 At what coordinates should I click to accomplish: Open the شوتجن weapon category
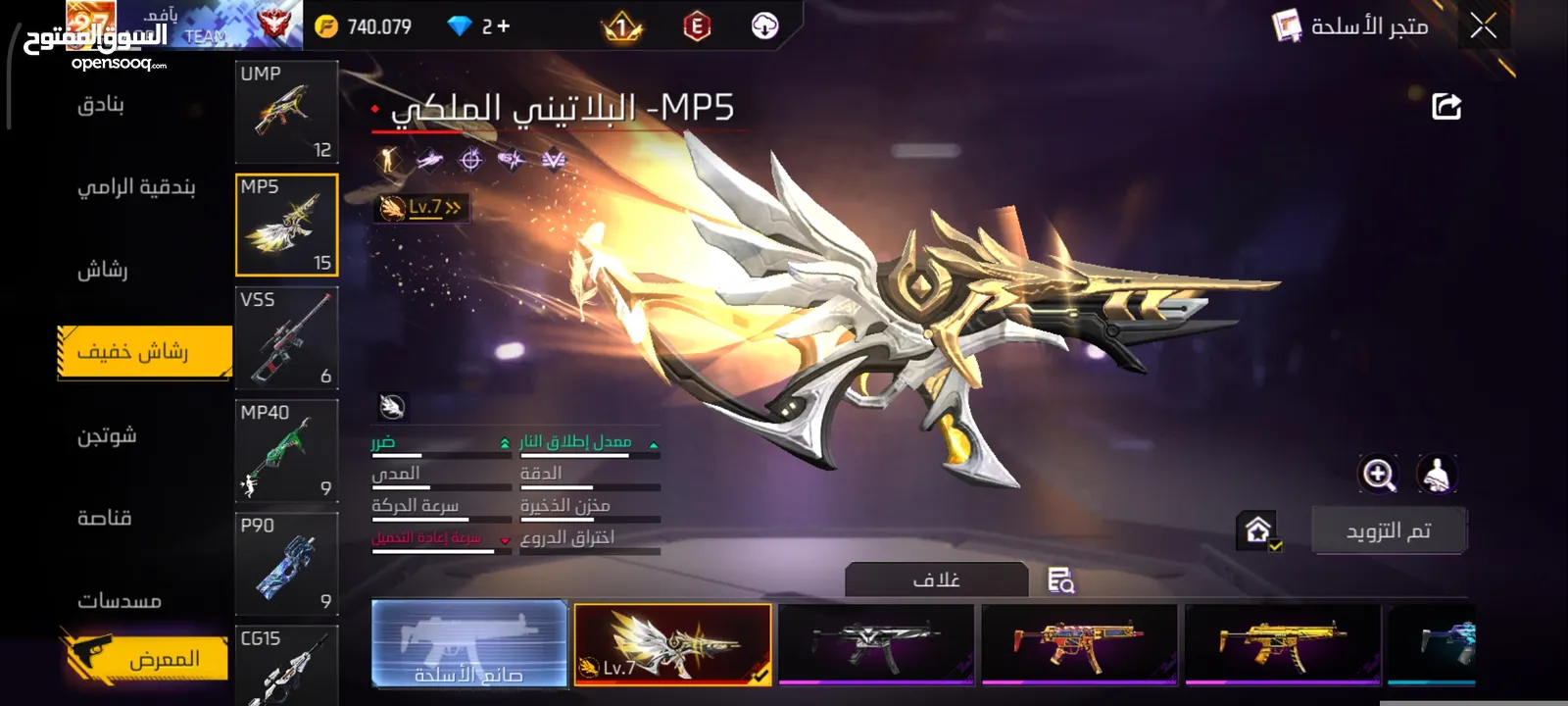tap(107, 434)
